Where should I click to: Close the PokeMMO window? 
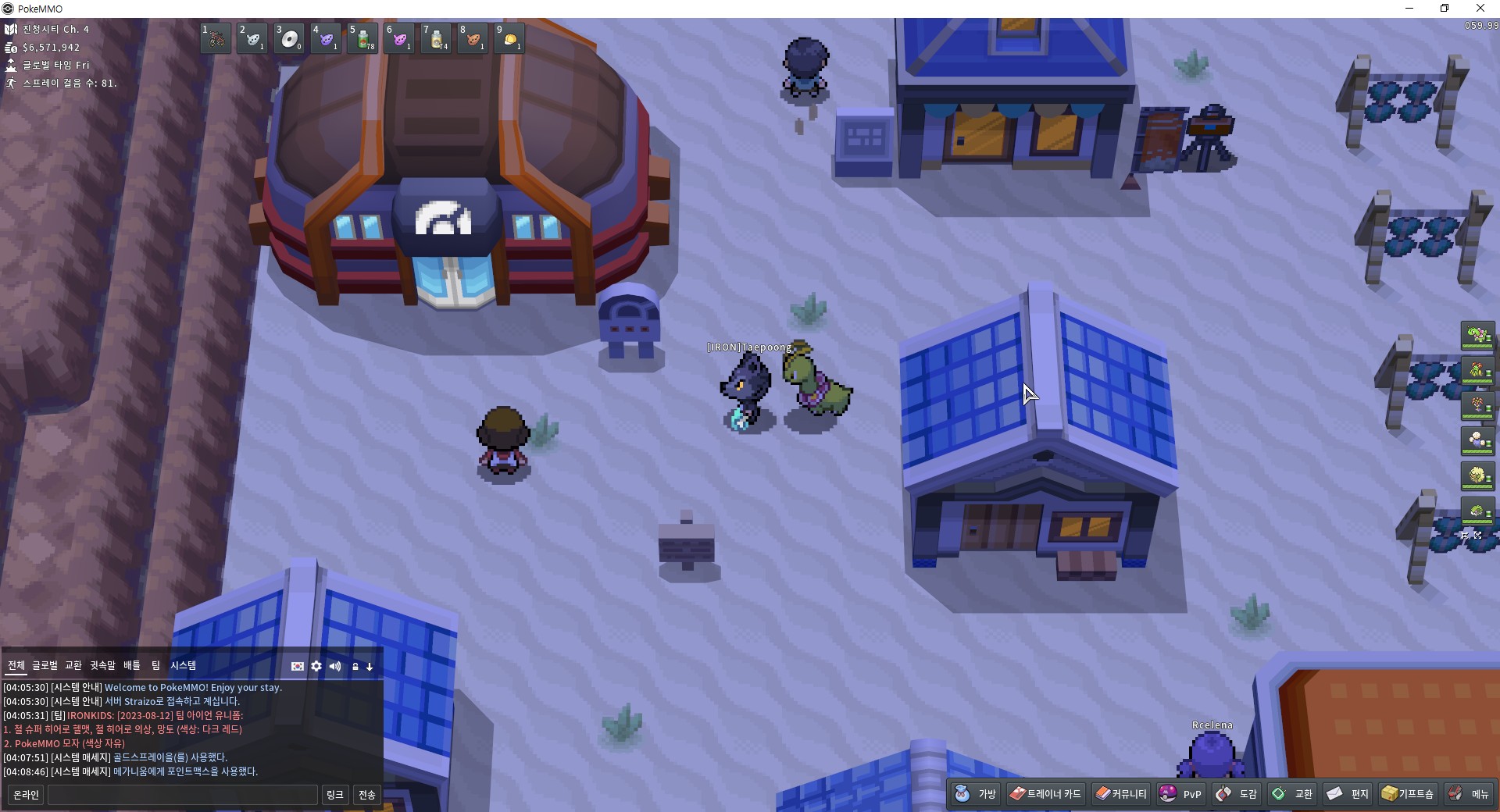1480,9
